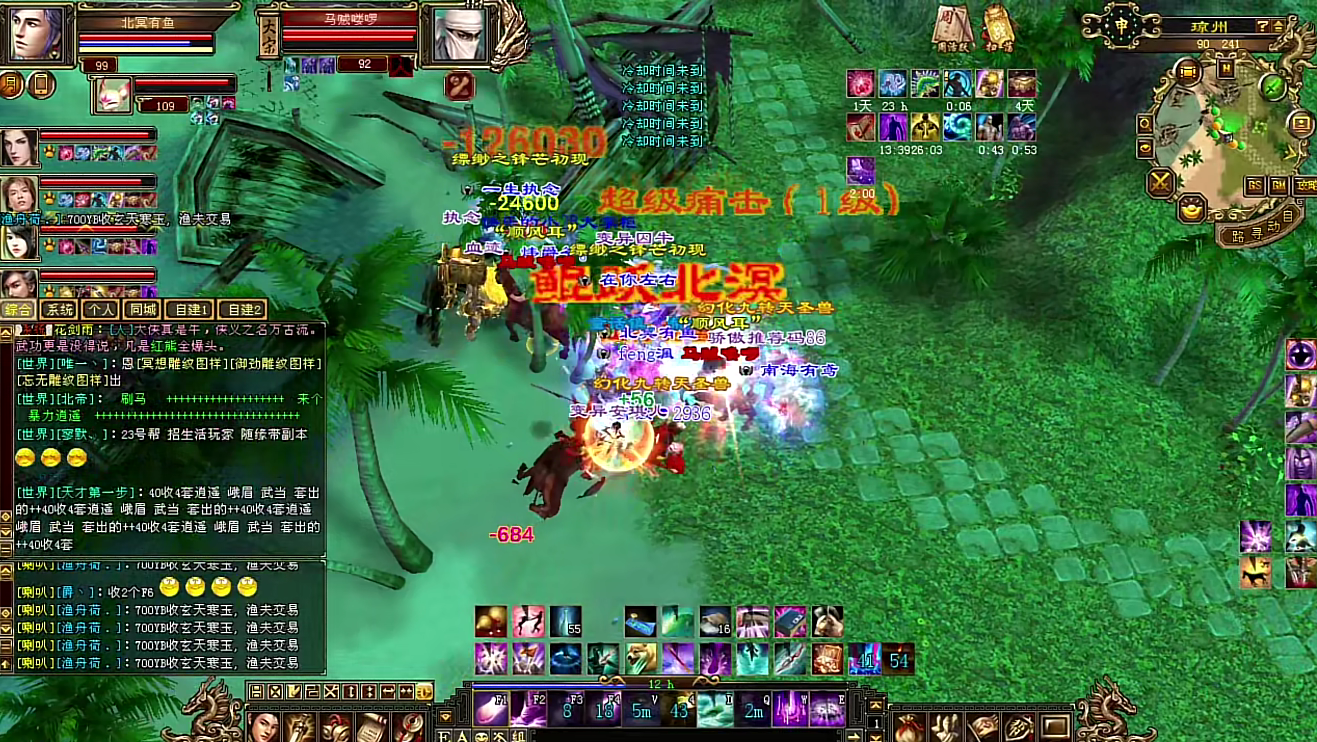
Task: Show the 自建2 custom chat tab
Action: 241,310
